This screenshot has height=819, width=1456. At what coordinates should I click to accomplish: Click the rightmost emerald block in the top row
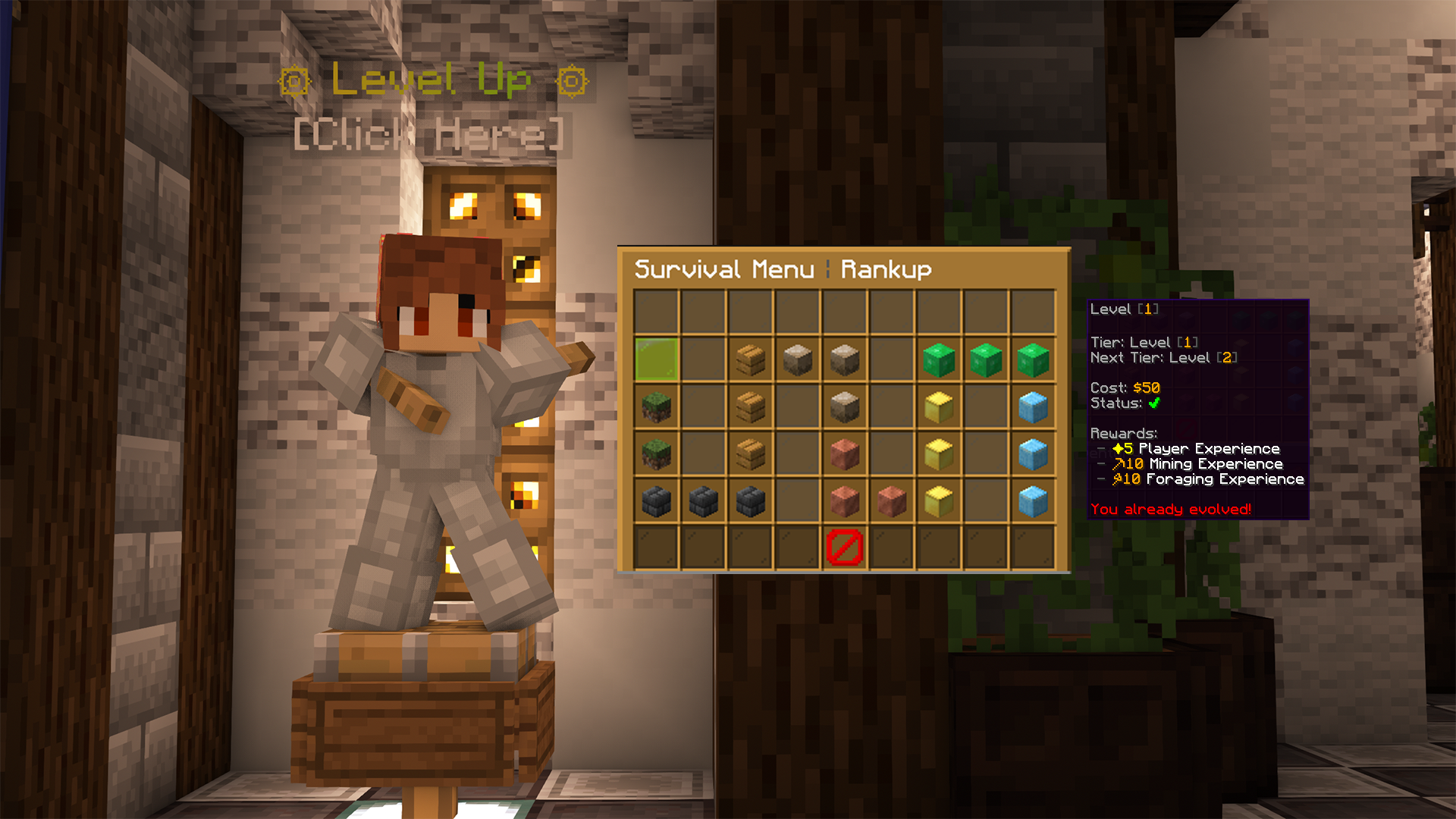click(1031, 360)
